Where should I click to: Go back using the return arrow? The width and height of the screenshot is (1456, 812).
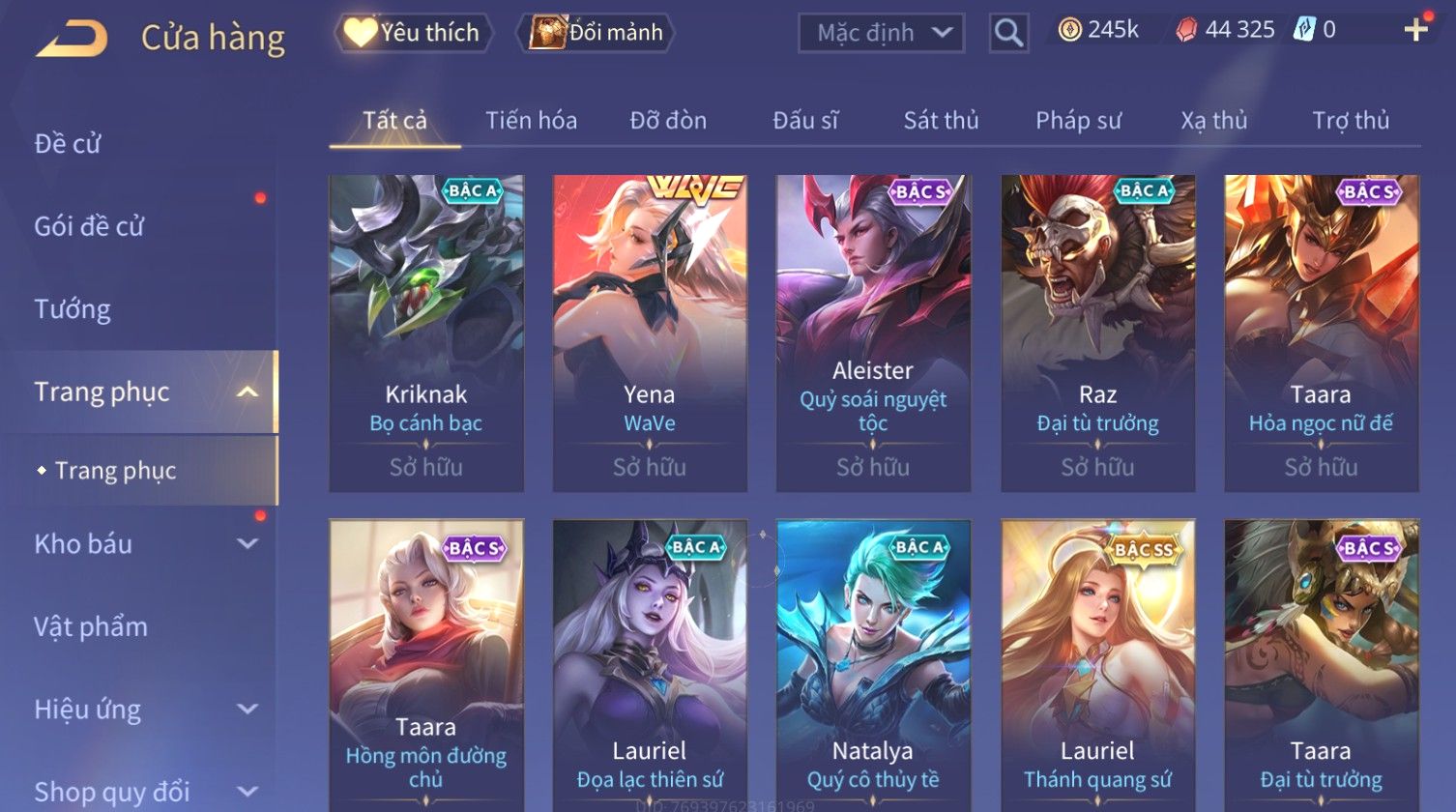(73, 39)
